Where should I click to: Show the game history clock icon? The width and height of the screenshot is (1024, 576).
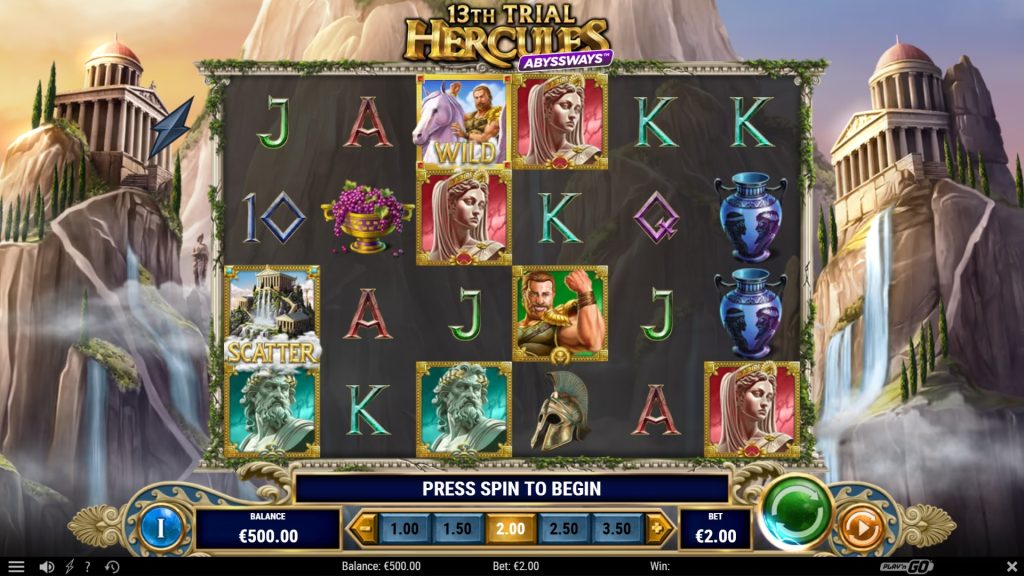pos(112,567)
